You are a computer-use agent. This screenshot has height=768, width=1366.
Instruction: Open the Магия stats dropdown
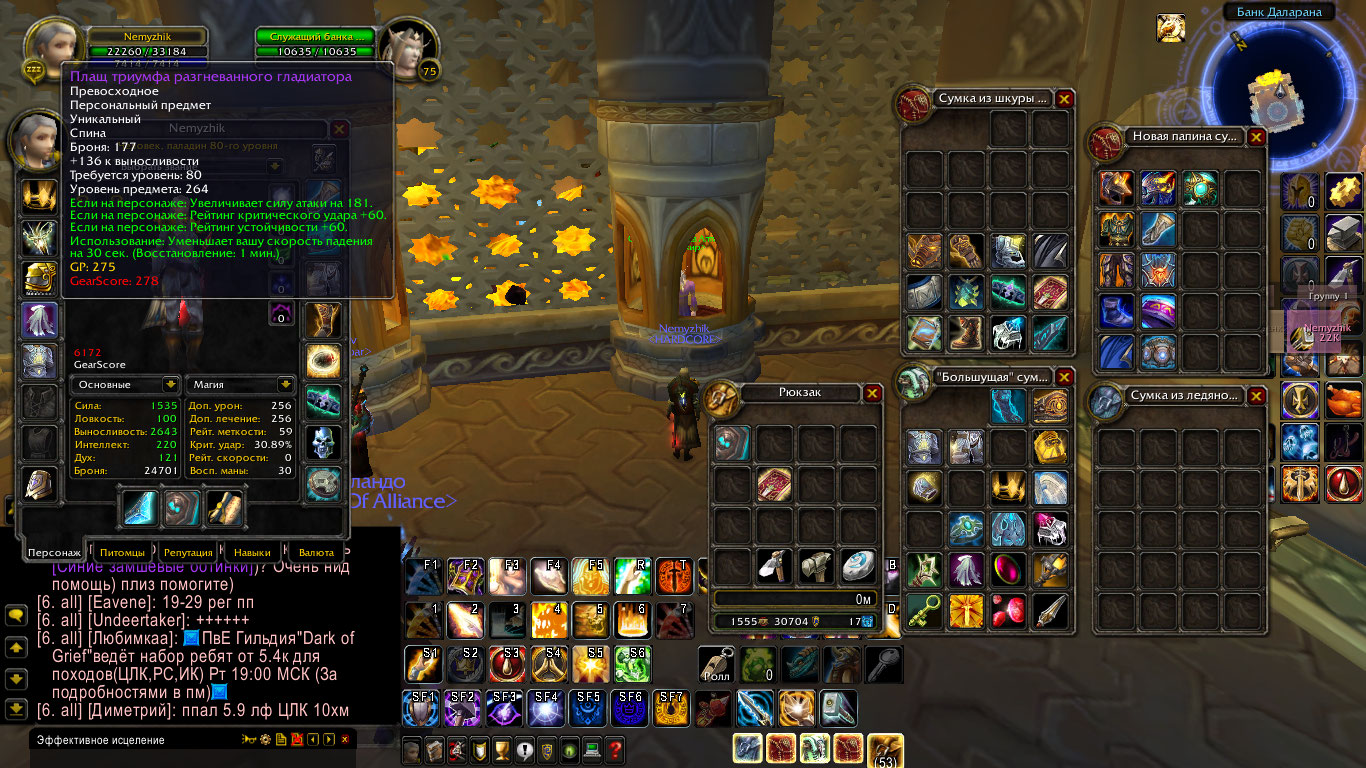click(286, 384)
